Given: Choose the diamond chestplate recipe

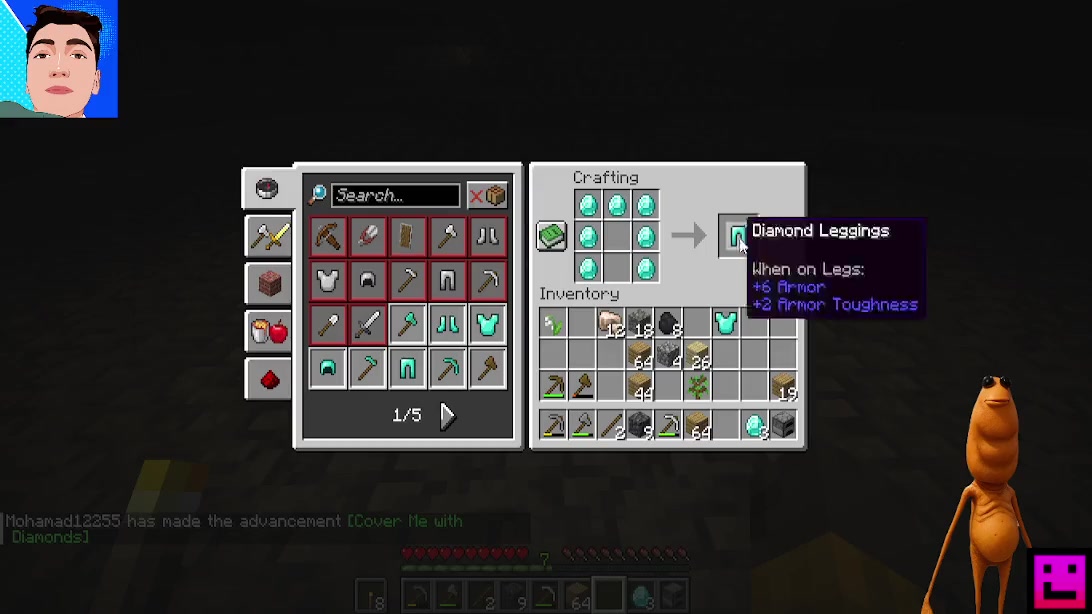Looking at the screenshot, I should pyautogui.click(x=487, y=324).
